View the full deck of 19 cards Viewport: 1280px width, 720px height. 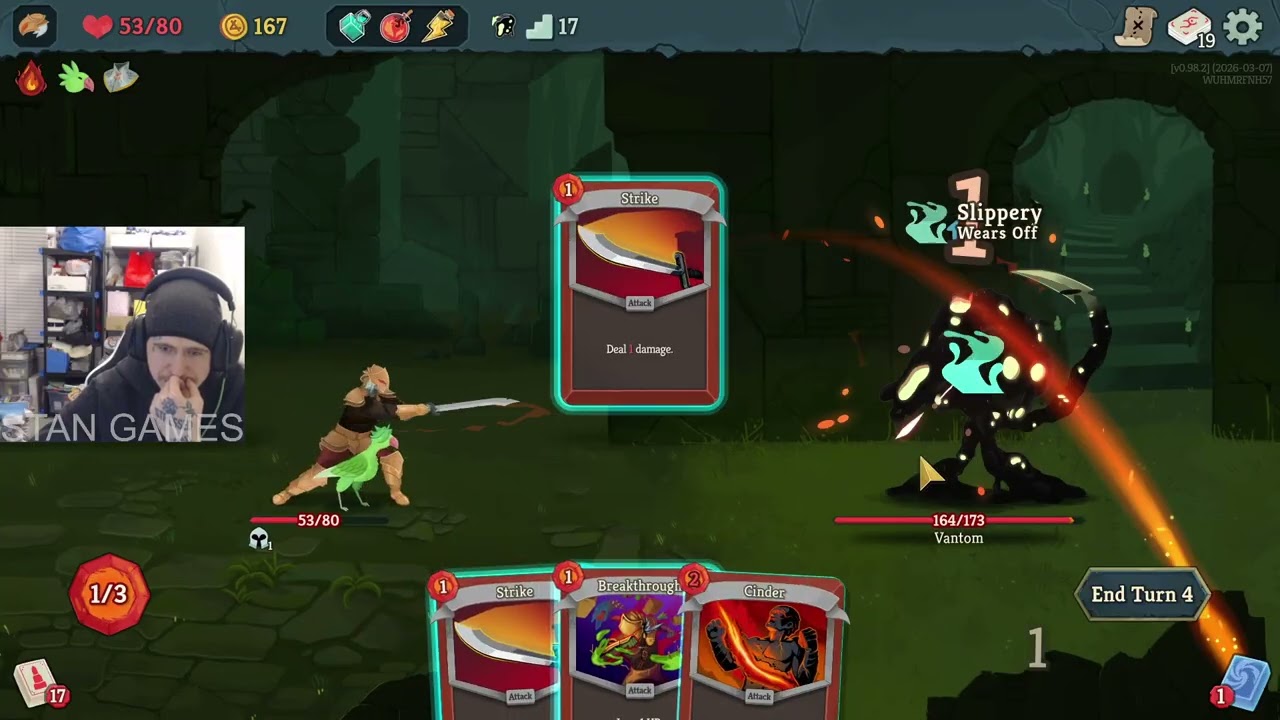point(1190,27)
